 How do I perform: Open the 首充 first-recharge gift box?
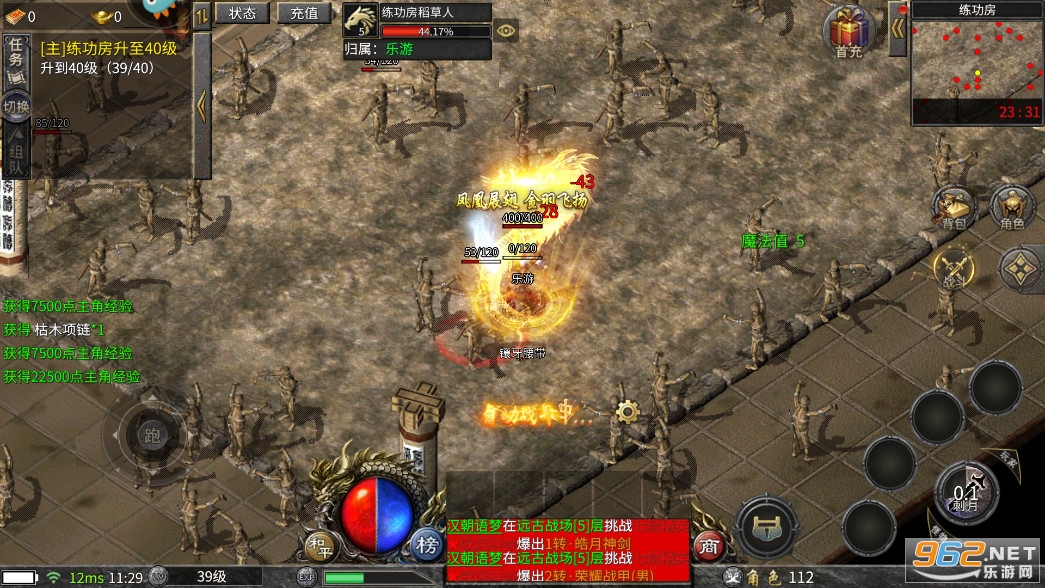tap(849, 32)
